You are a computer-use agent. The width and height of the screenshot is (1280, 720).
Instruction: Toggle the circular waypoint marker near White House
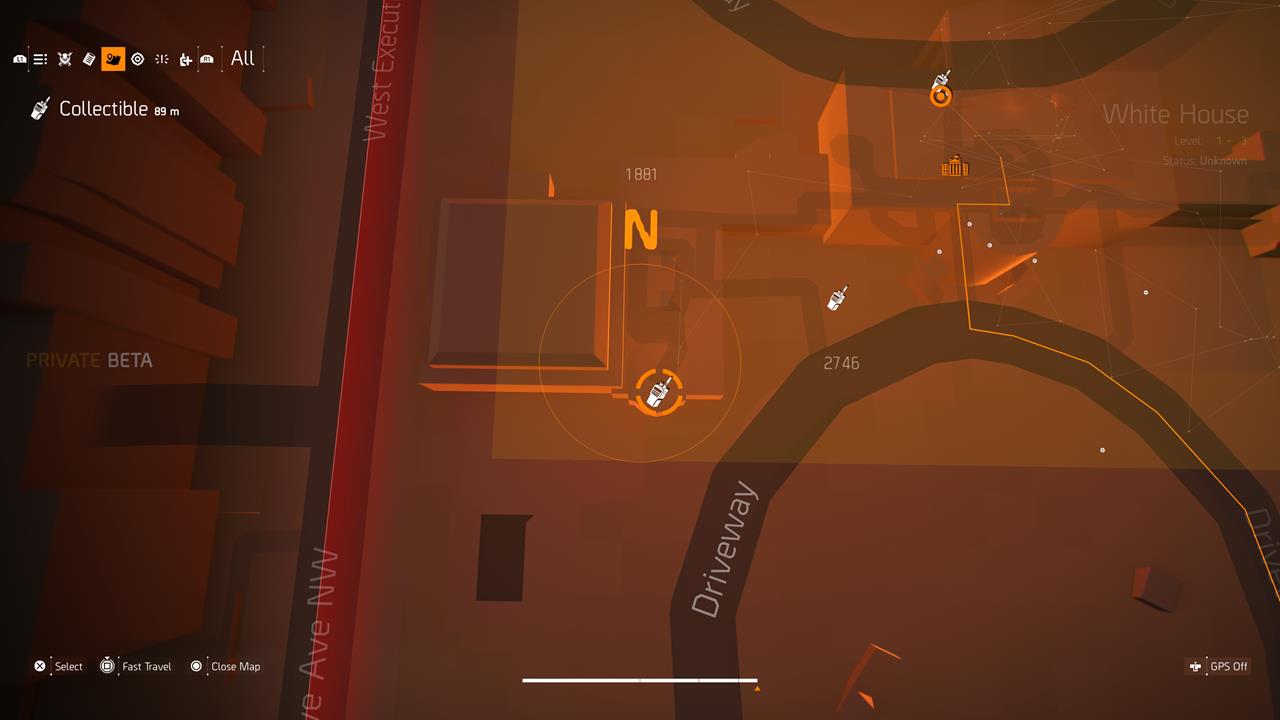coord(940,94)
